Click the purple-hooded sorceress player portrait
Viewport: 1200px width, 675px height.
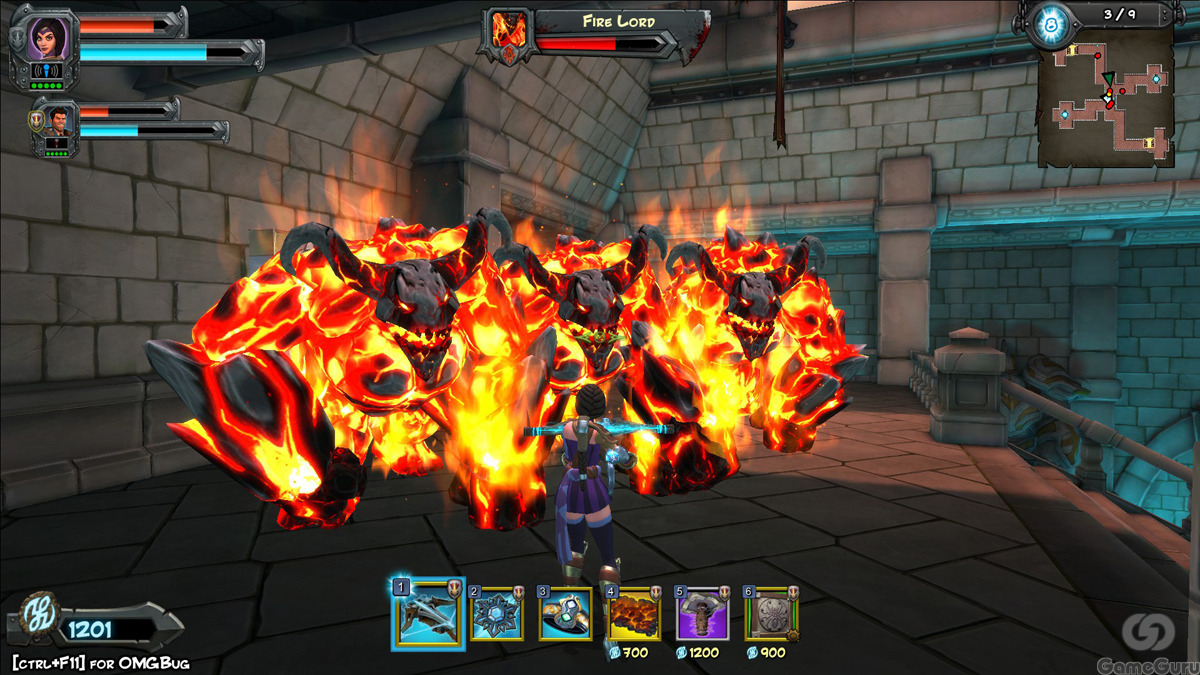(47, 38)
